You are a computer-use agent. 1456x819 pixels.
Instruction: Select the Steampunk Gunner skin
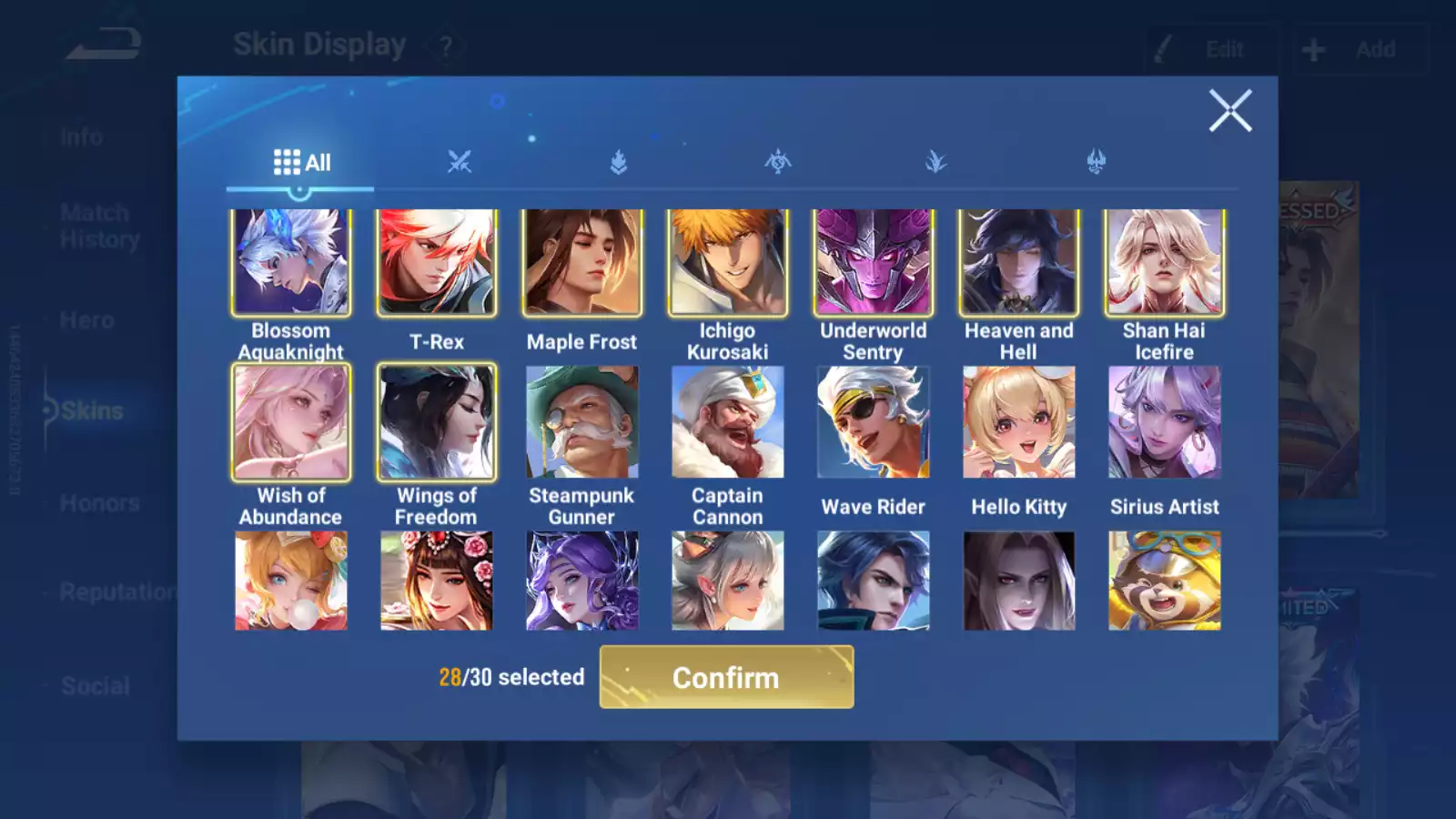point(581,422)
